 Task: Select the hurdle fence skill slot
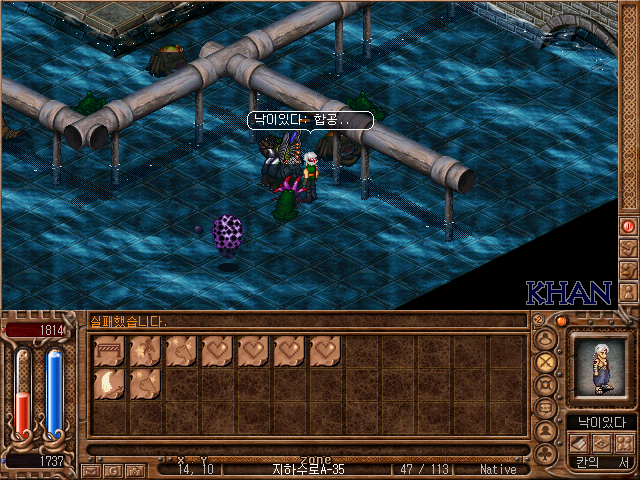(x=109, y=351)
